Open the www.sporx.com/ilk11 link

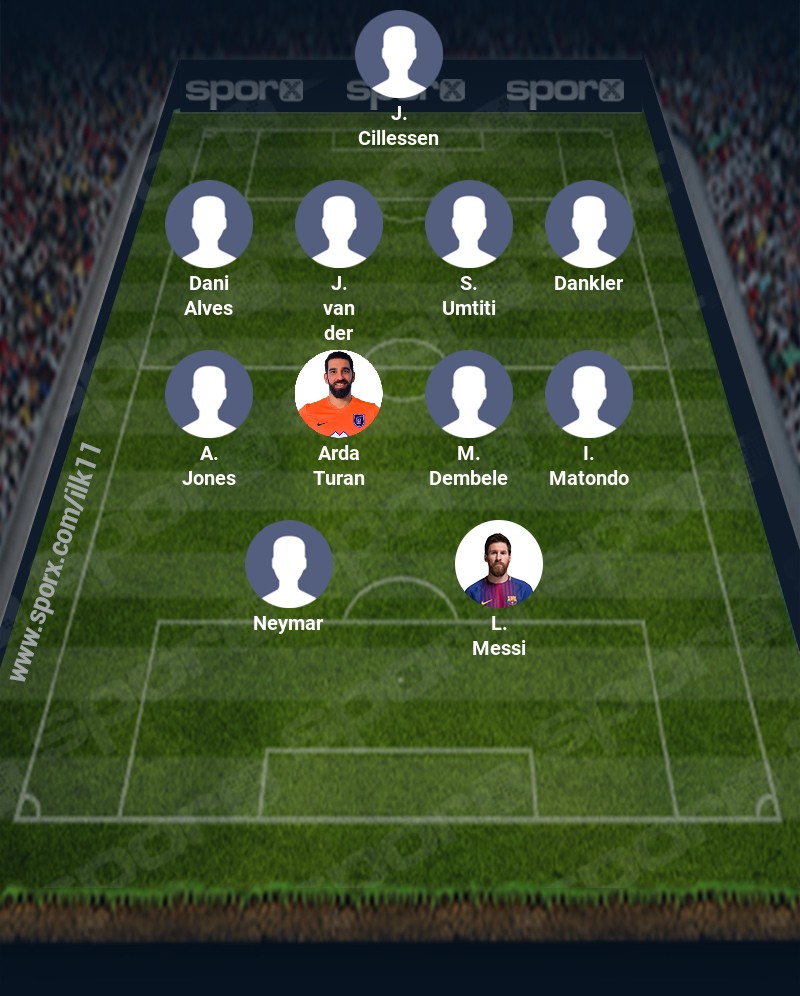click(x=58, y=562)
